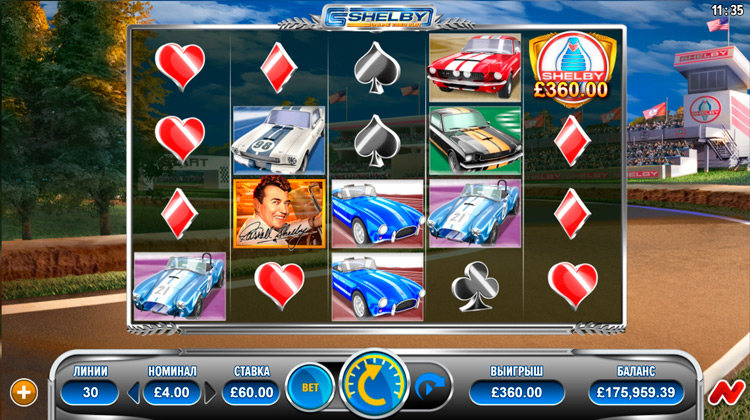
Task: Change the Линии paylines count field
Action: [x=90, y=392]
